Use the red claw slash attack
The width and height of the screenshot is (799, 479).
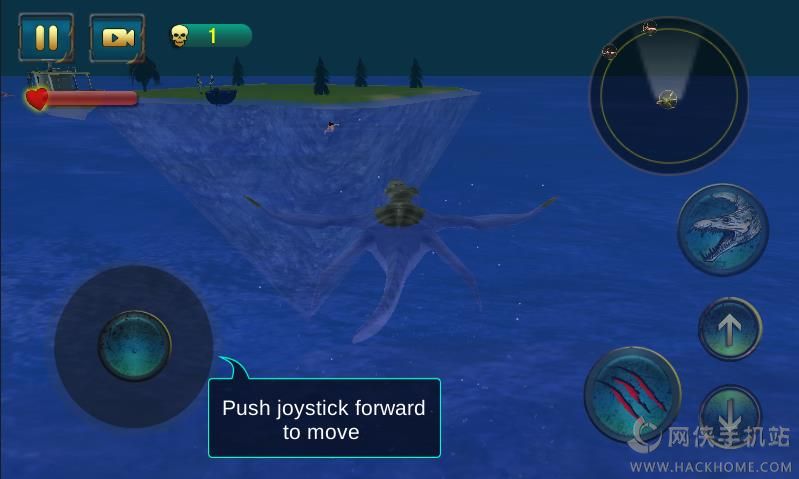[x=632, y=394]
